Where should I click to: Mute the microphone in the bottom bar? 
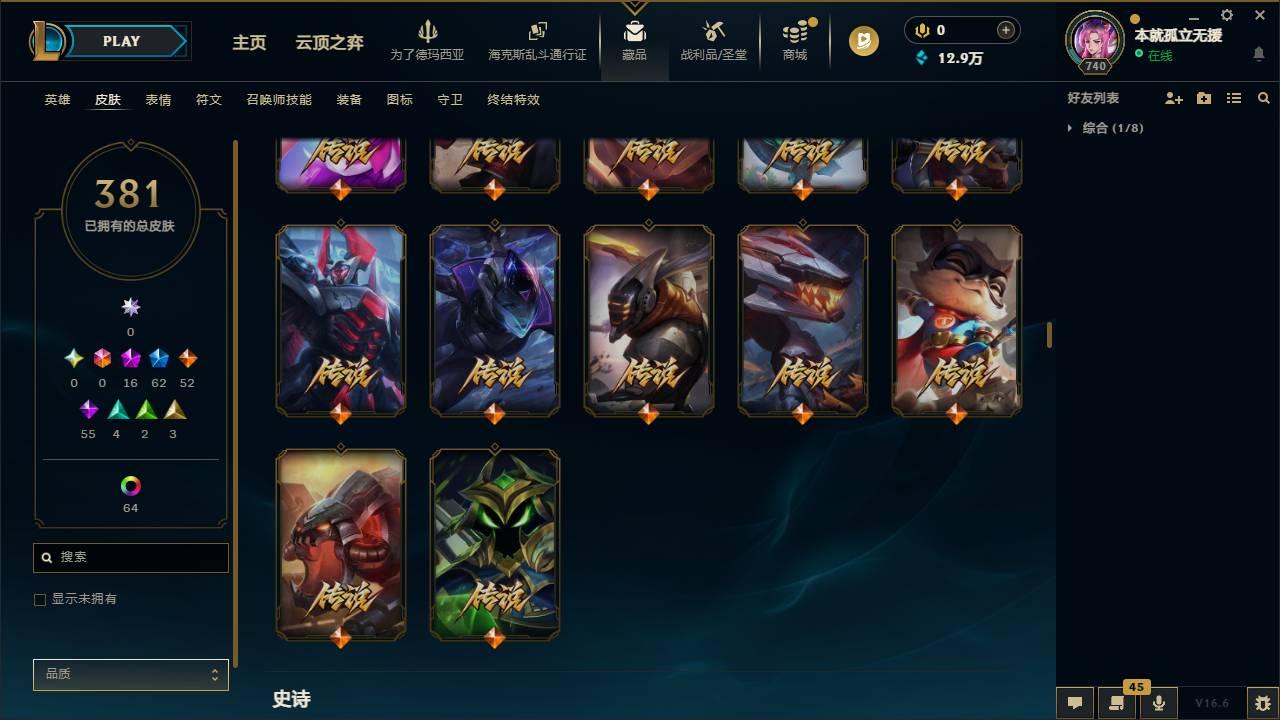click(1159, 702)
